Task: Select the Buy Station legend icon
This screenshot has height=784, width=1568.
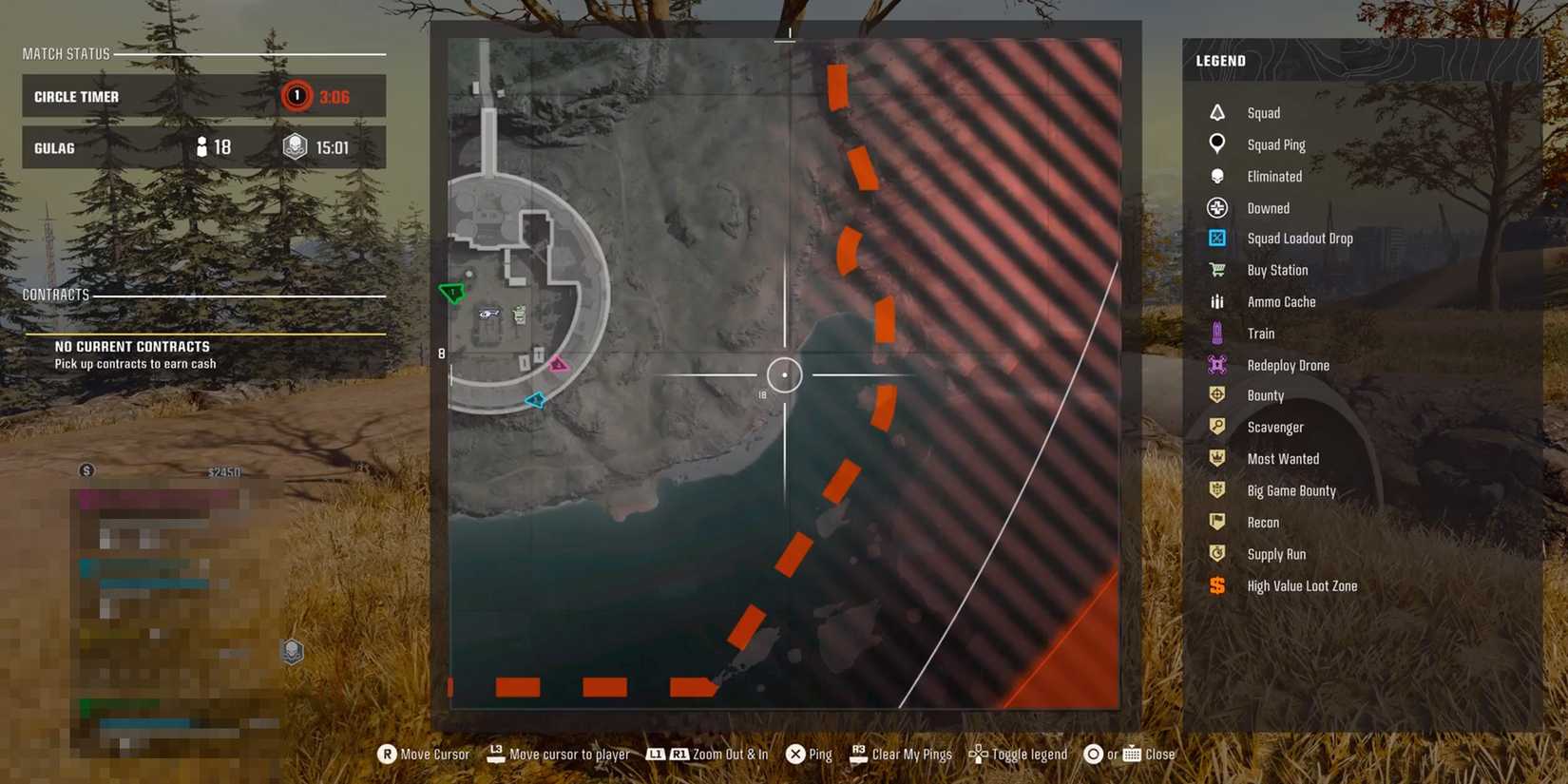Action: coord(1217,270)
